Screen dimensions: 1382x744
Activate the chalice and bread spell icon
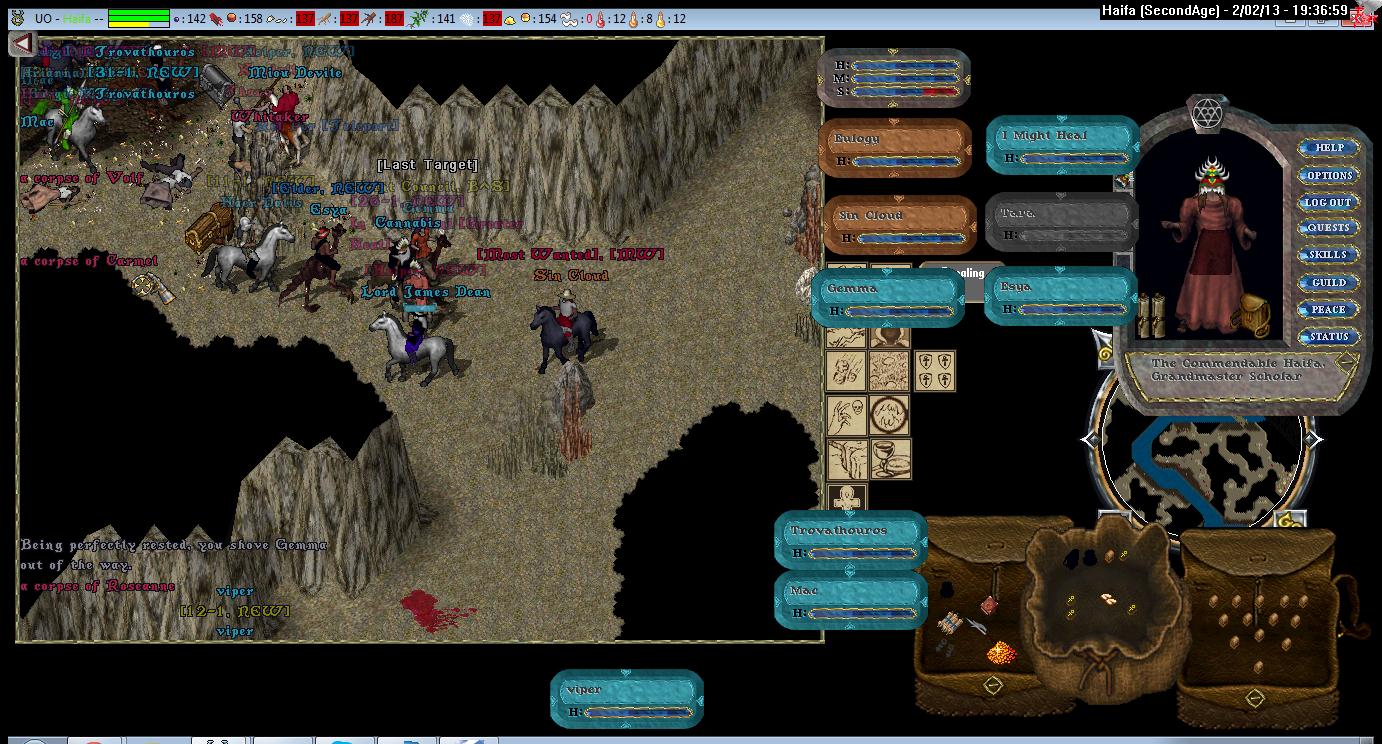click(x=889, y=459)
